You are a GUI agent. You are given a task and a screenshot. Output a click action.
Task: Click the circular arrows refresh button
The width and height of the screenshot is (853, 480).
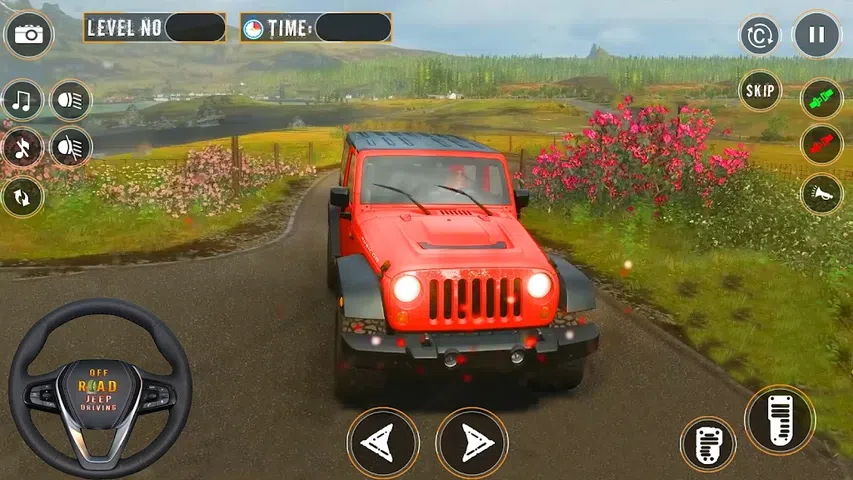pyautogui.click(x=22, y=196)
